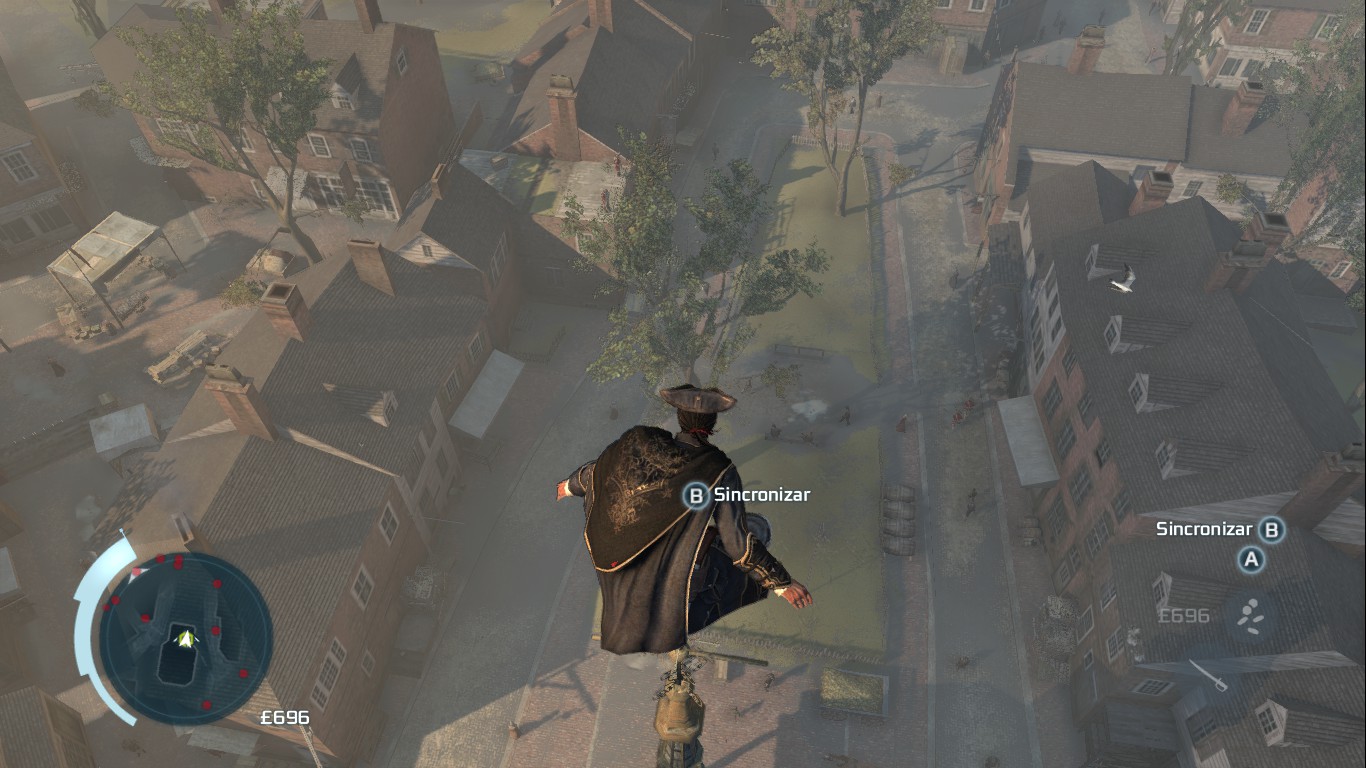Screen dimensions: 1366x768
Task: Toggle the red dot near minimap bottom
Action: [205, 703]
